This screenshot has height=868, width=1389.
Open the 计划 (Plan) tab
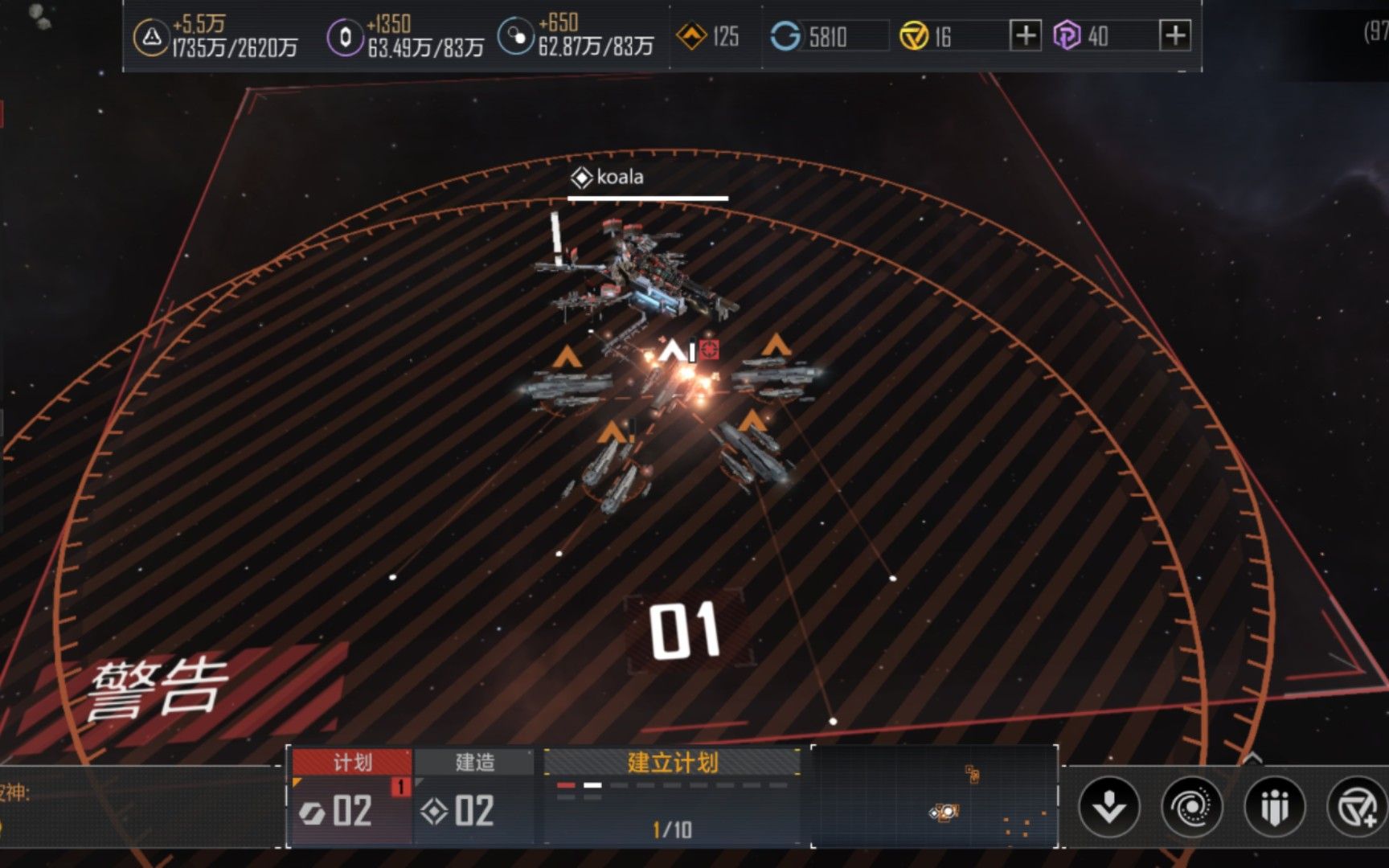tap(351, 762)
